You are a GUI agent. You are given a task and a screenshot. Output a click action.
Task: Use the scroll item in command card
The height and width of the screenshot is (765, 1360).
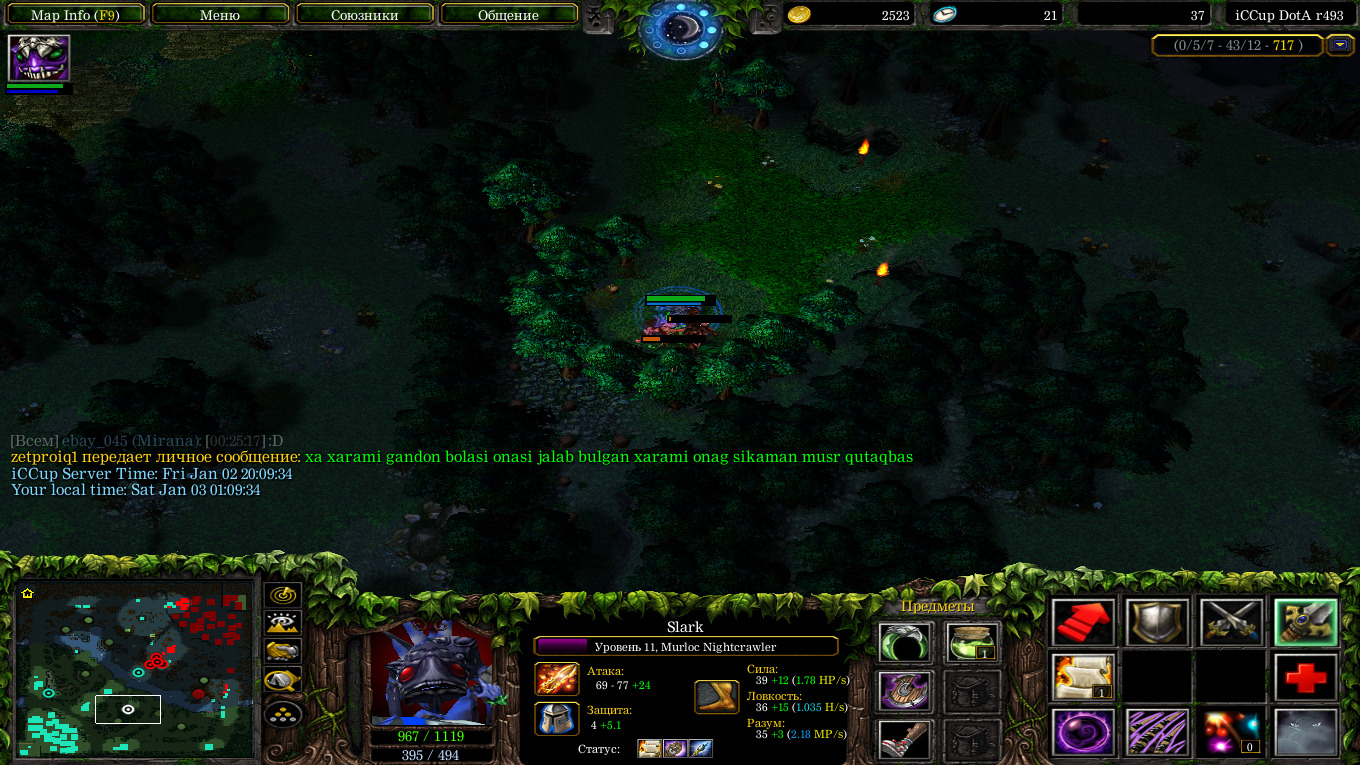tap(1083, 678)
